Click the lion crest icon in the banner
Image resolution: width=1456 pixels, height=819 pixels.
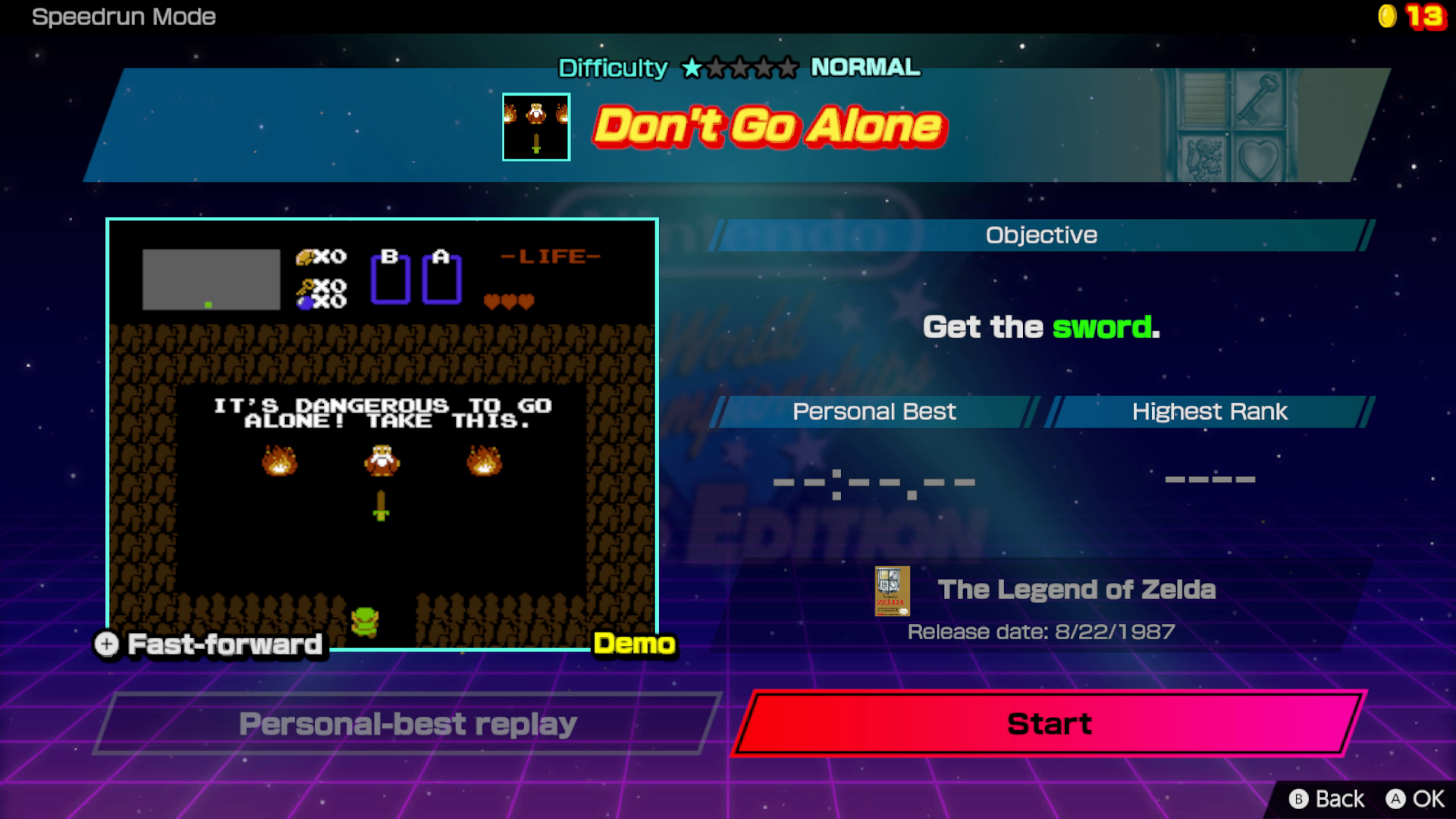click(x=1203, y=161)
